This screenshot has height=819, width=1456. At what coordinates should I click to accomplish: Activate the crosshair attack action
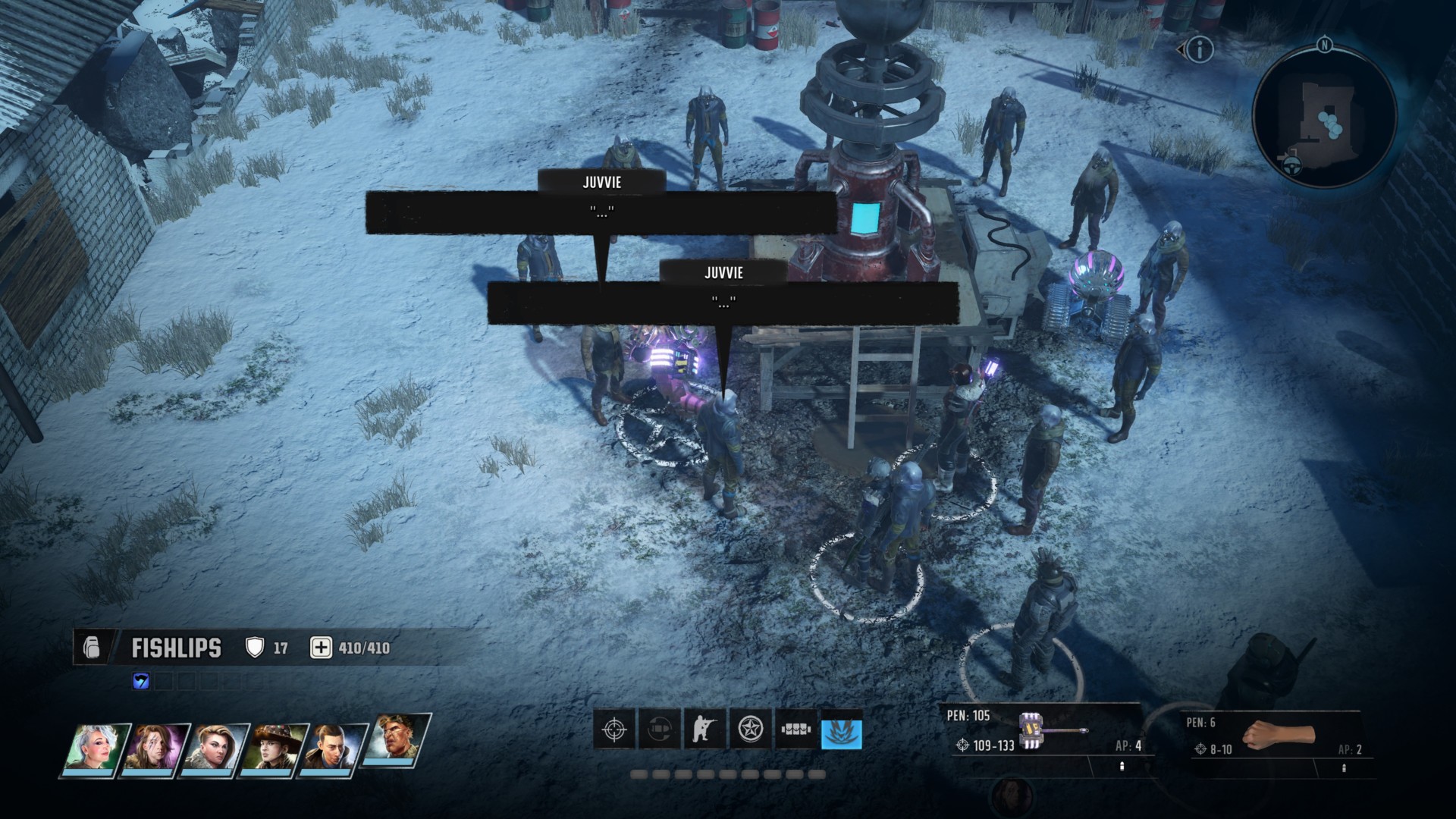[x=613, y=730]
